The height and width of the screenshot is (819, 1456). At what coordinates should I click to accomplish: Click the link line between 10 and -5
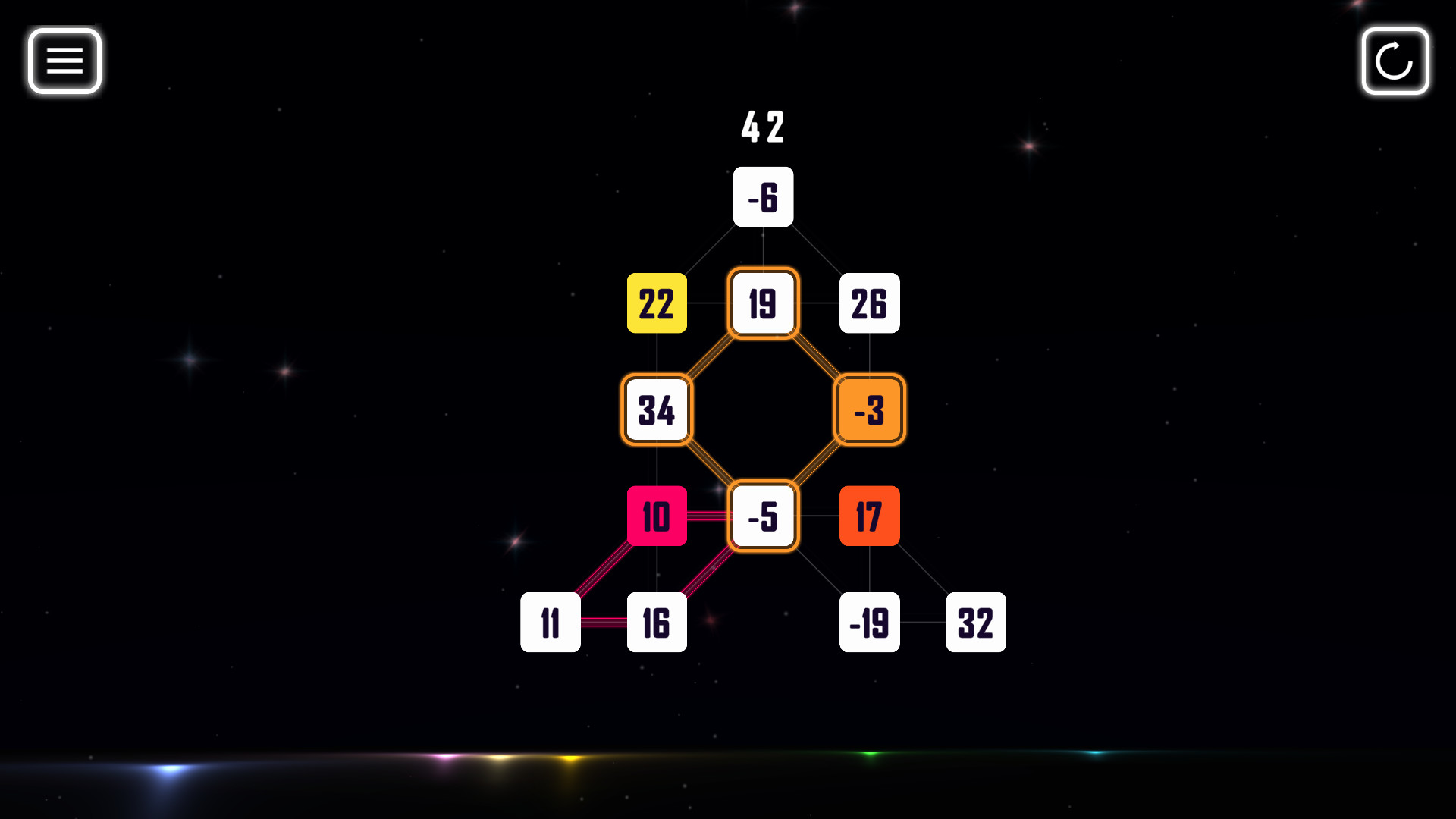[709, 516]
